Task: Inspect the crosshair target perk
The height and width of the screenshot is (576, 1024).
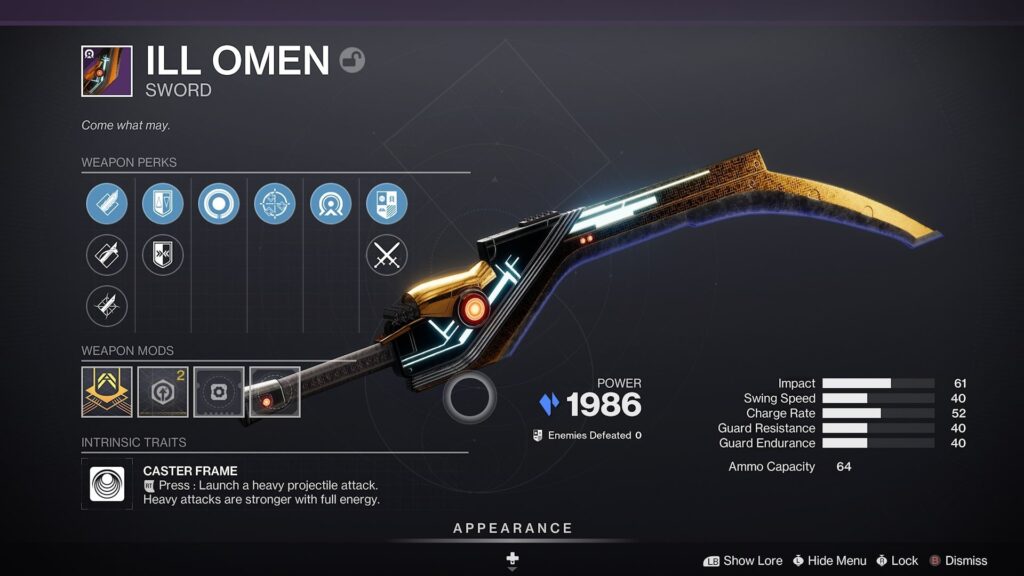Action: coord(274,203)
